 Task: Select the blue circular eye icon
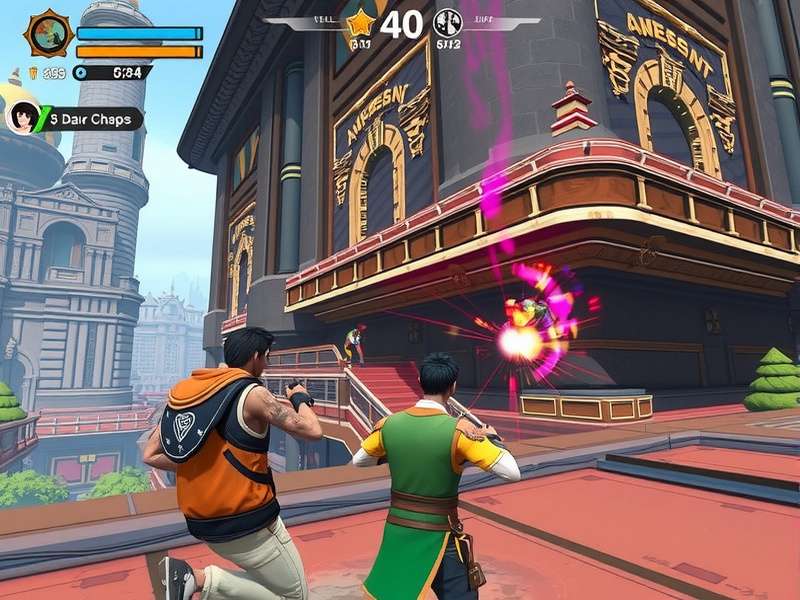(x=80, y=72)
